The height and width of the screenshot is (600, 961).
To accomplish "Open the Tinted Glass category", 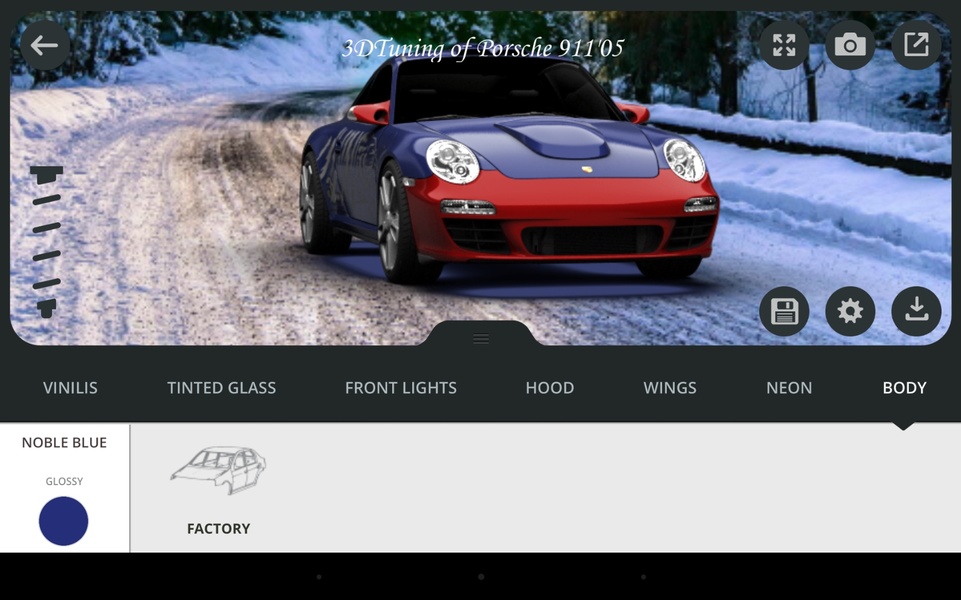I will pyautogui.click(x=221, y=388).
